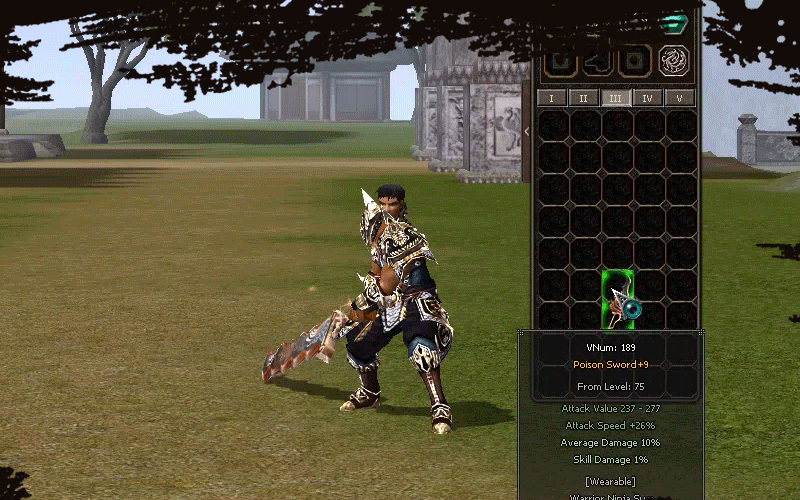Select the Poison Sword+9 item slot

pyautogui.click(x=618, y=298)
